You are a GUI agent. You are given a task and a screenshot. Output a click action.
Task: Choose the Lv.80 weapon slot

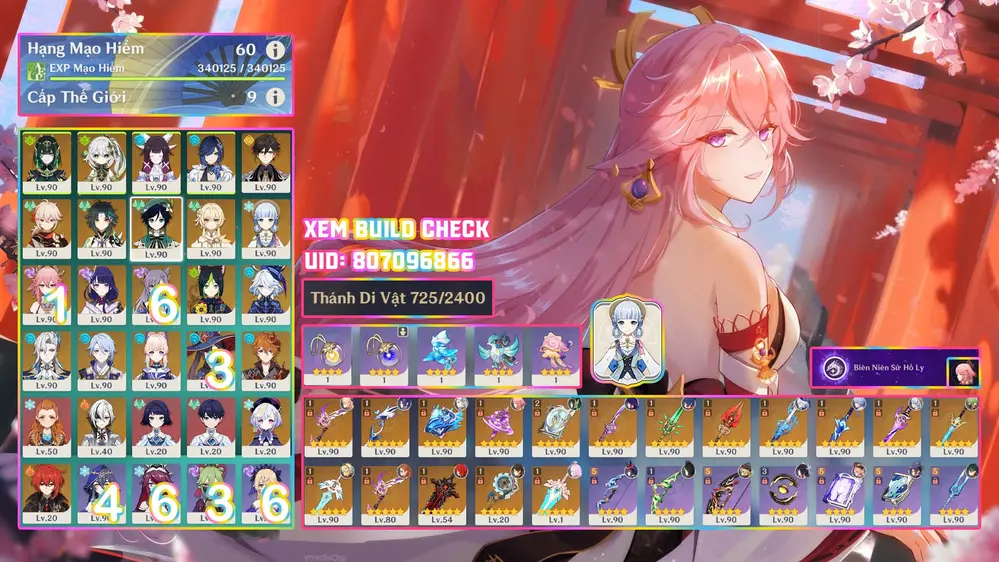(x=385, y=490)
